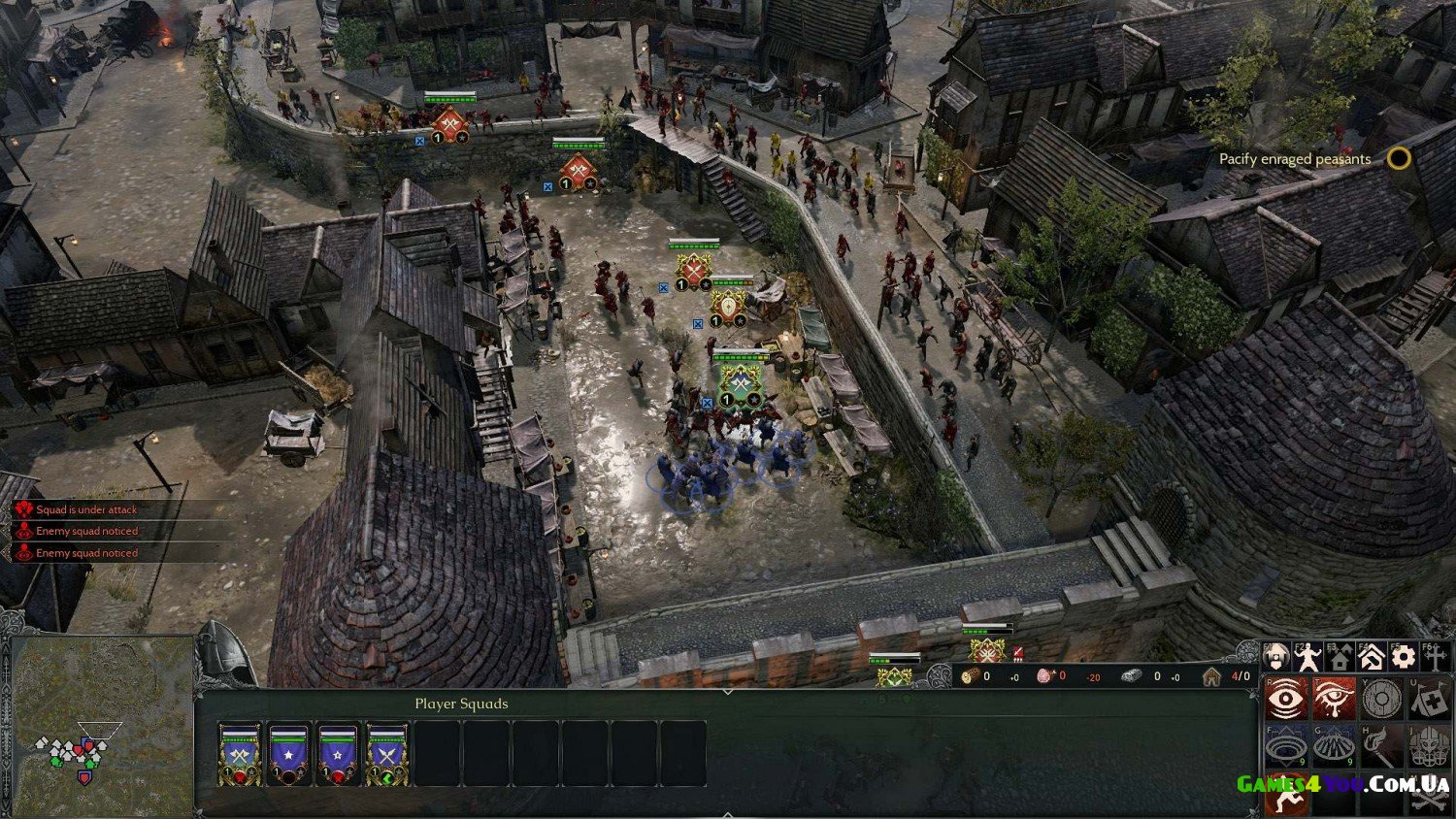Select the crossed-spears squad card
The image size is (1456, 819).
[x=387, y=754]
